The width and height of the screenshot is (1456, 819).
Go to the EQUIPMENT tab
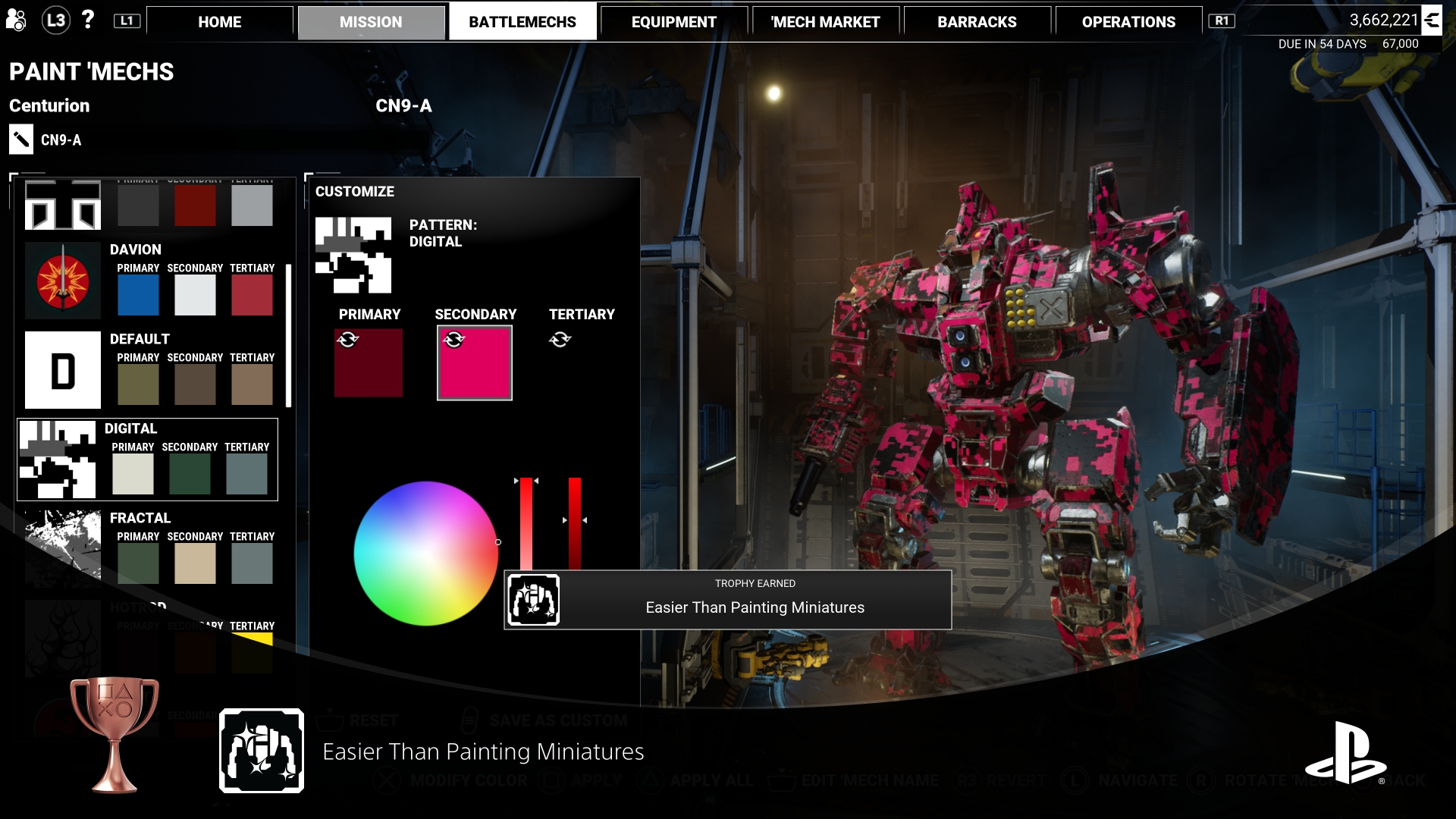coord(673,22)
